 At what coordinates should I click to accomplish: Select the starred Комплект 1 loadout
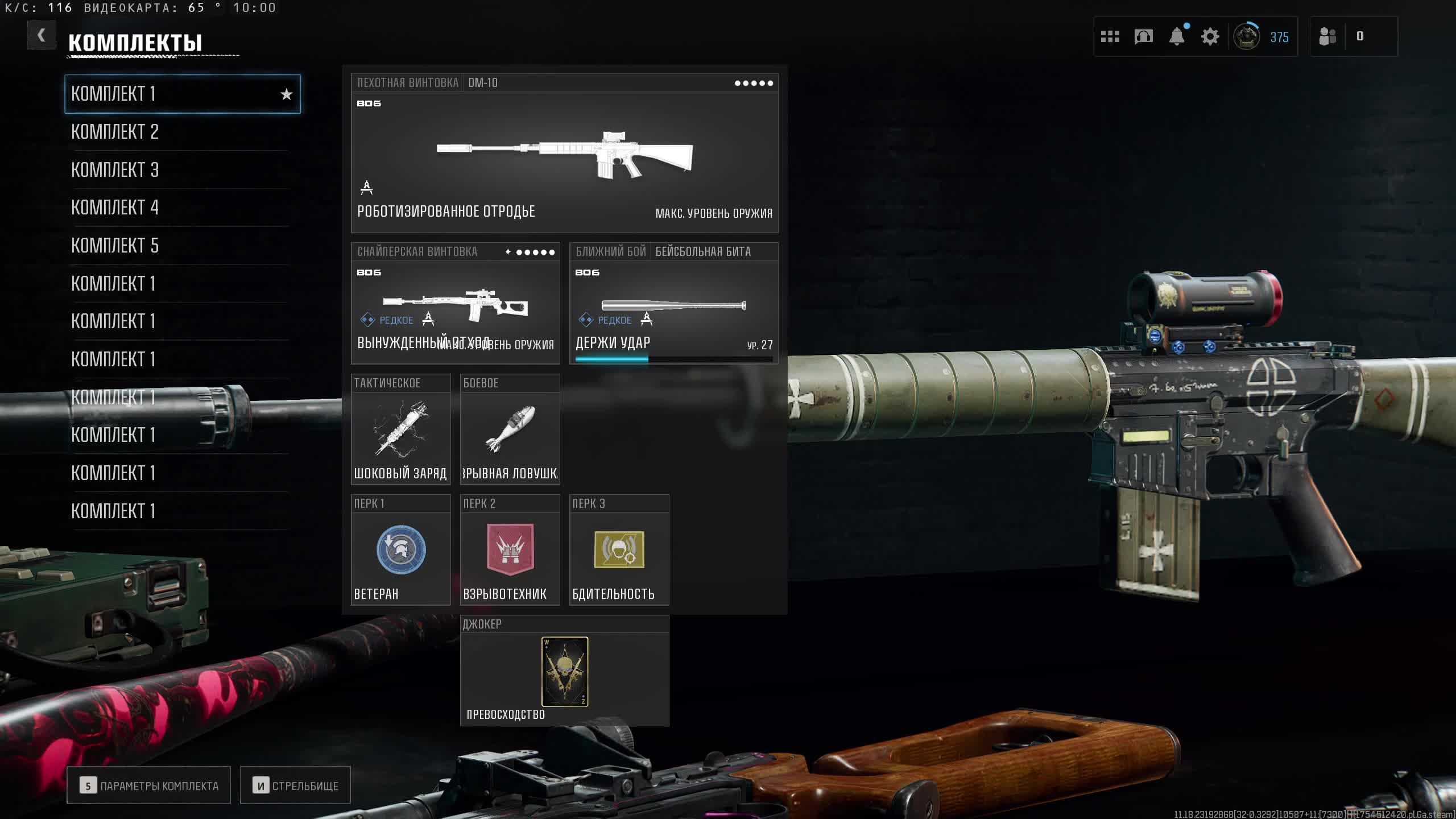[x=182, y=94]
